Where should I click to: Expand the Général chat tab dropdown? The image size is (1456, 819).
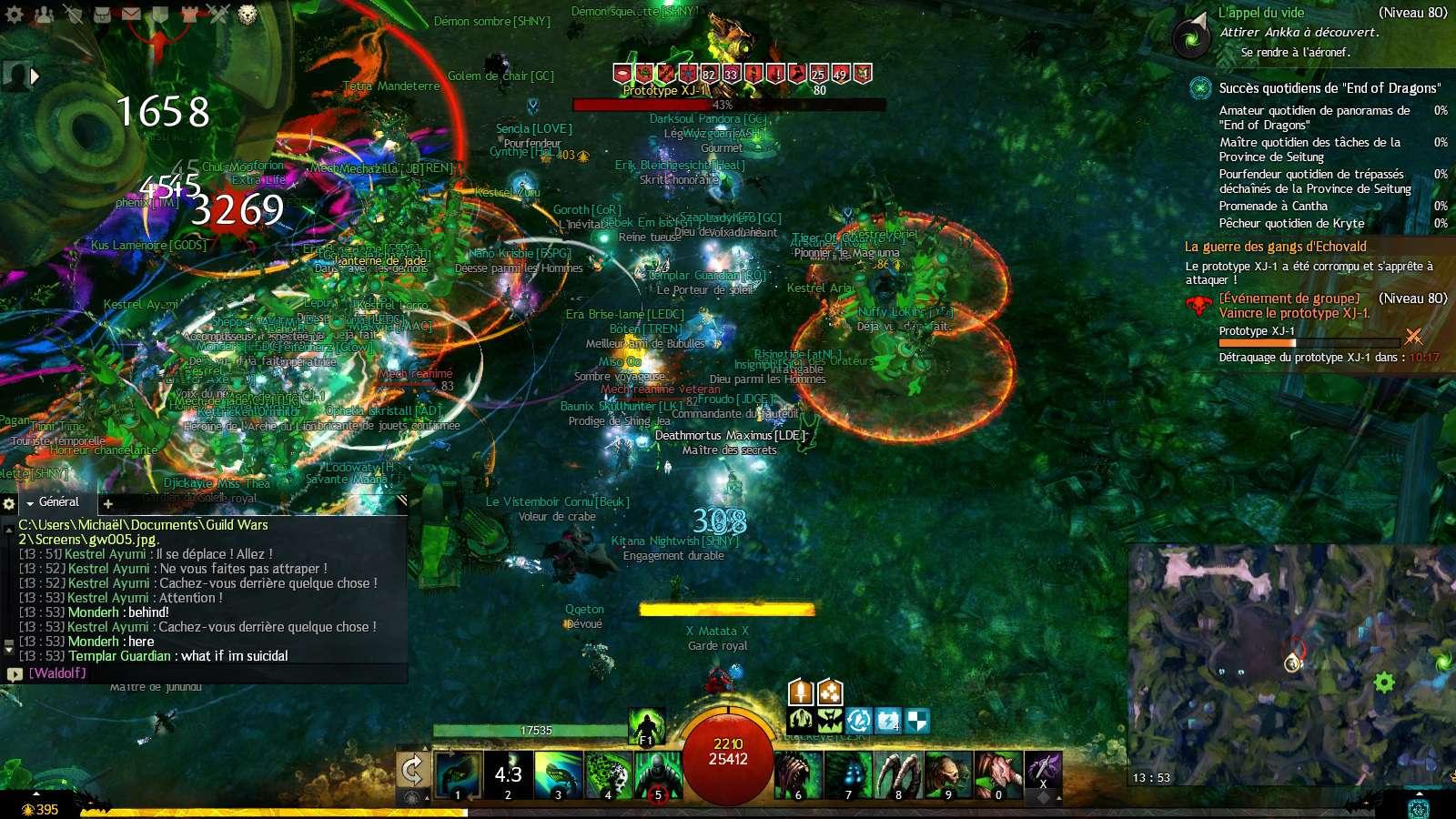click(x=29, y=502)
